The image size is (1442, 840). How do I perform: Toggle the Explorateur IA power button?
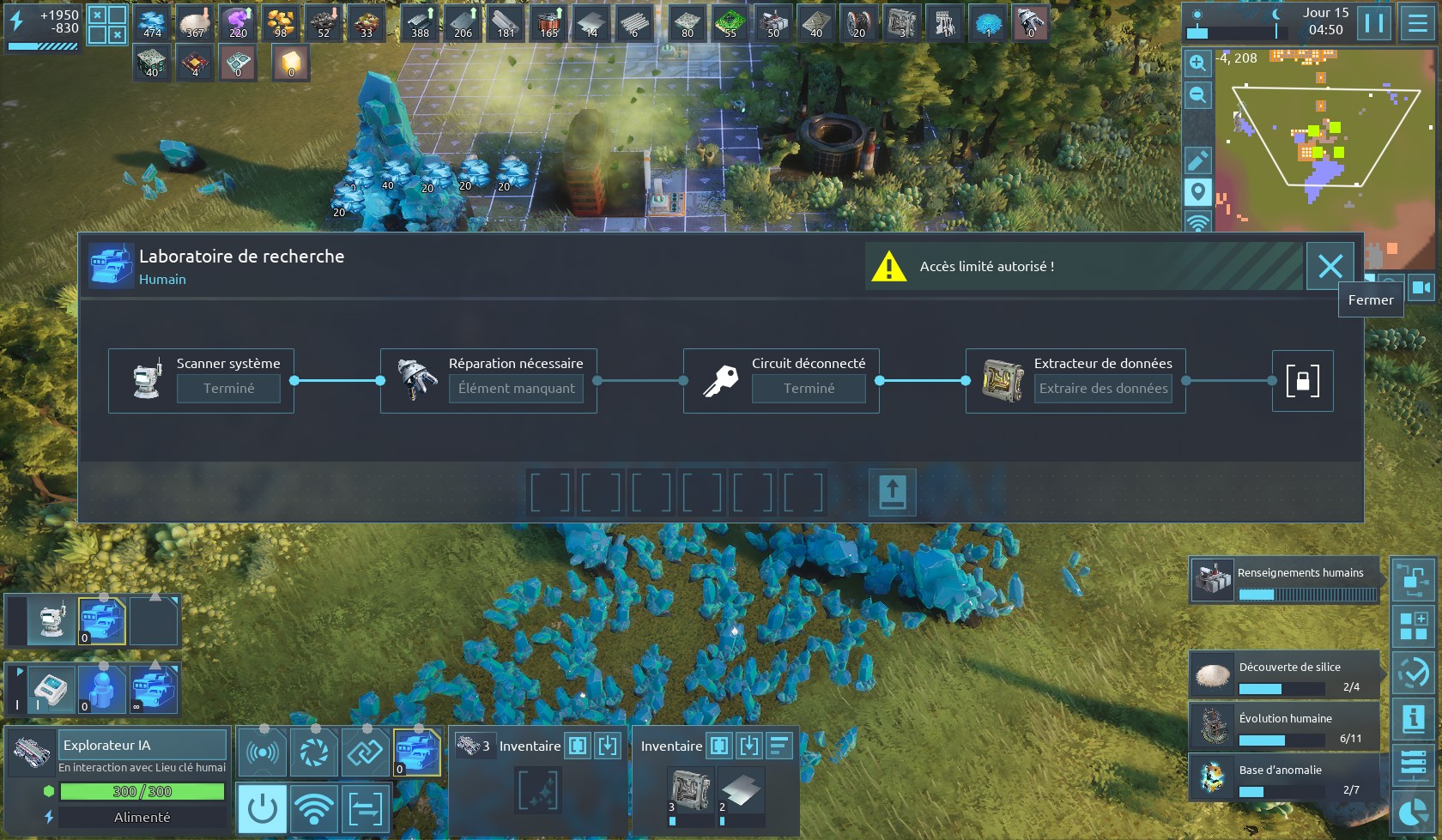tap(262, 808)
